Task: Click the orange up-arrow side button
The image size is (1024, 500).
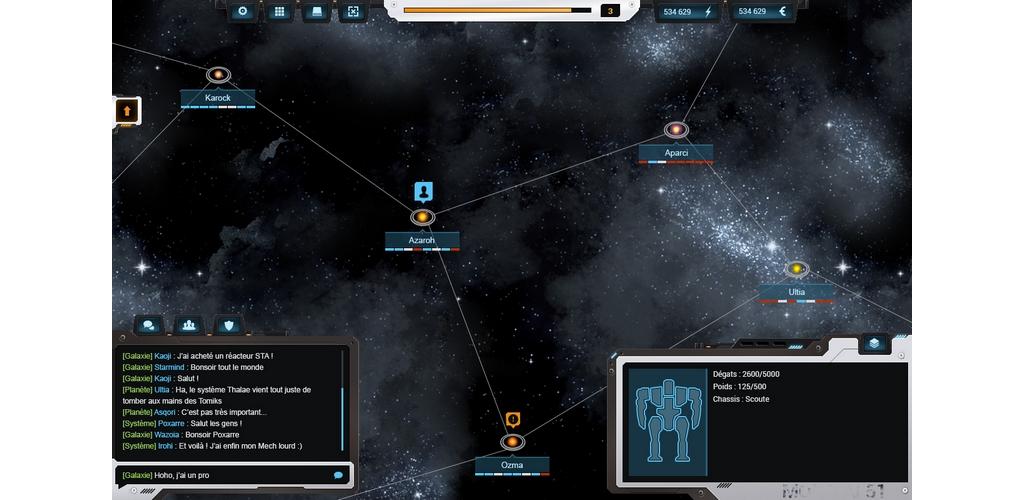Action: [127, 110]
